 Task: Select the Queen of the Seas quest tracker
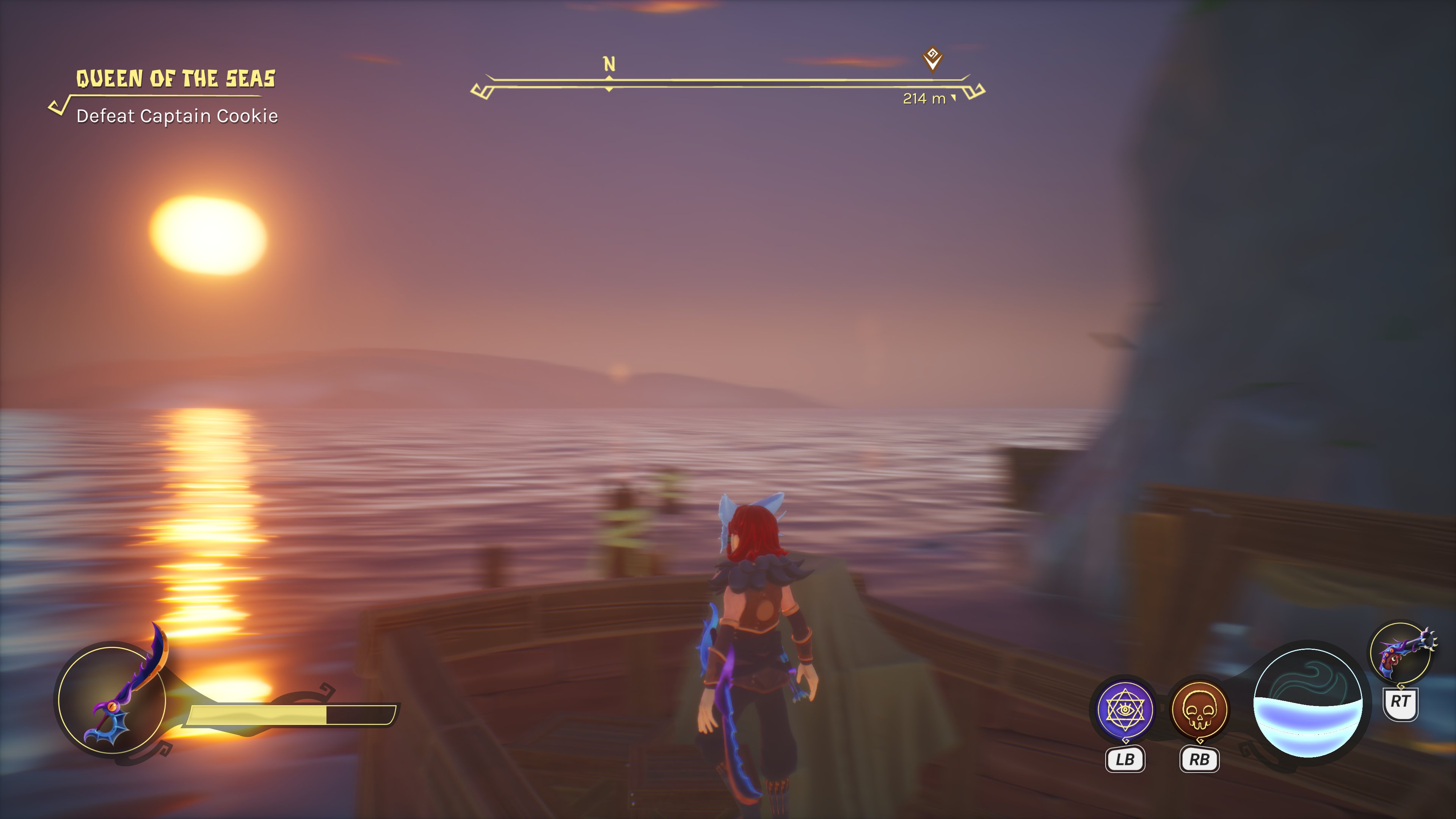point(175,79)
